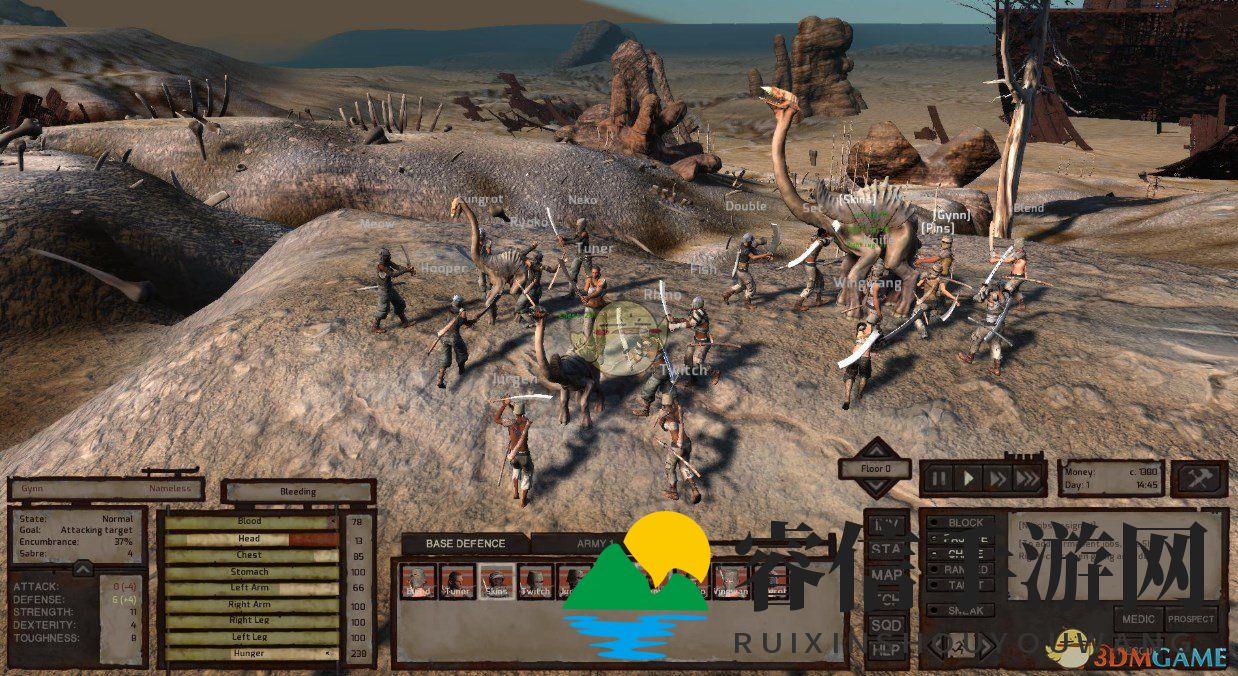Open the HLP help window
The width and height of the screenshot is (1238, 676).
click(x=886, y=650)
